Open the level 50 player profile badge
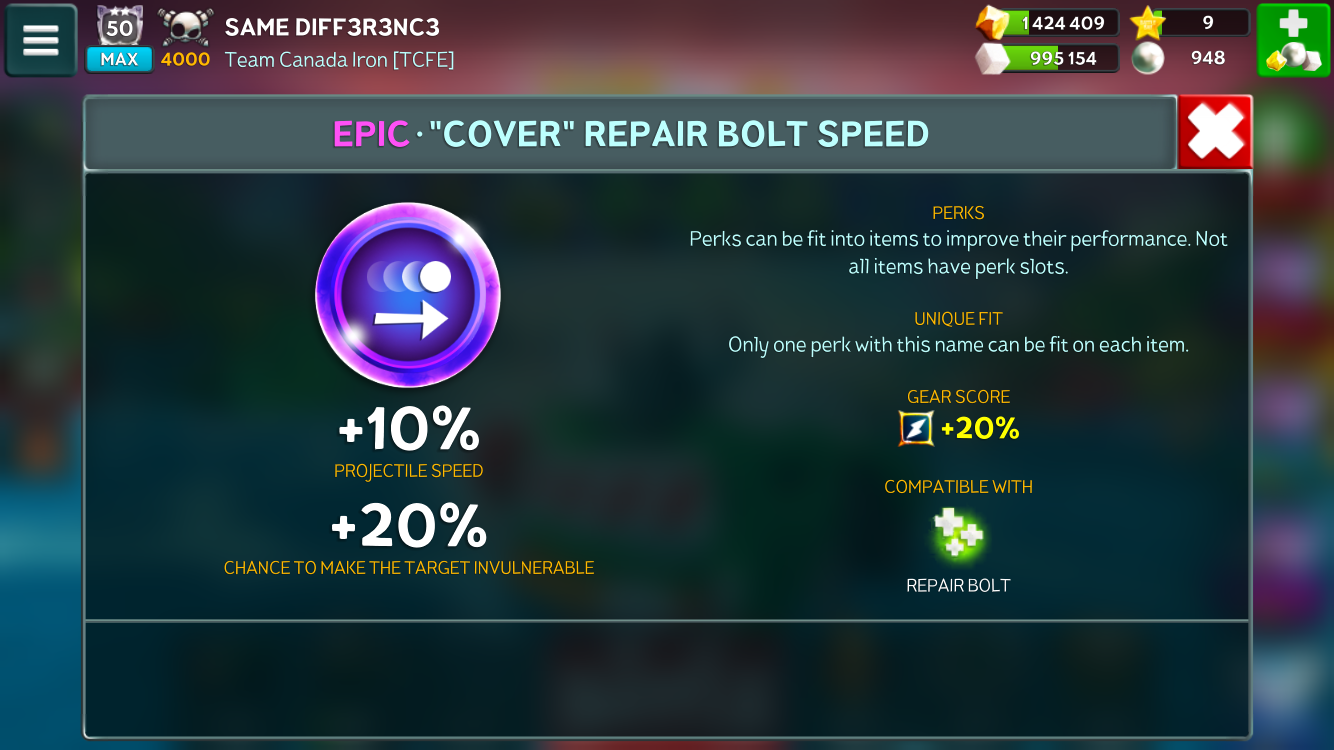The image size is (1334, 750). pos(119,28)
